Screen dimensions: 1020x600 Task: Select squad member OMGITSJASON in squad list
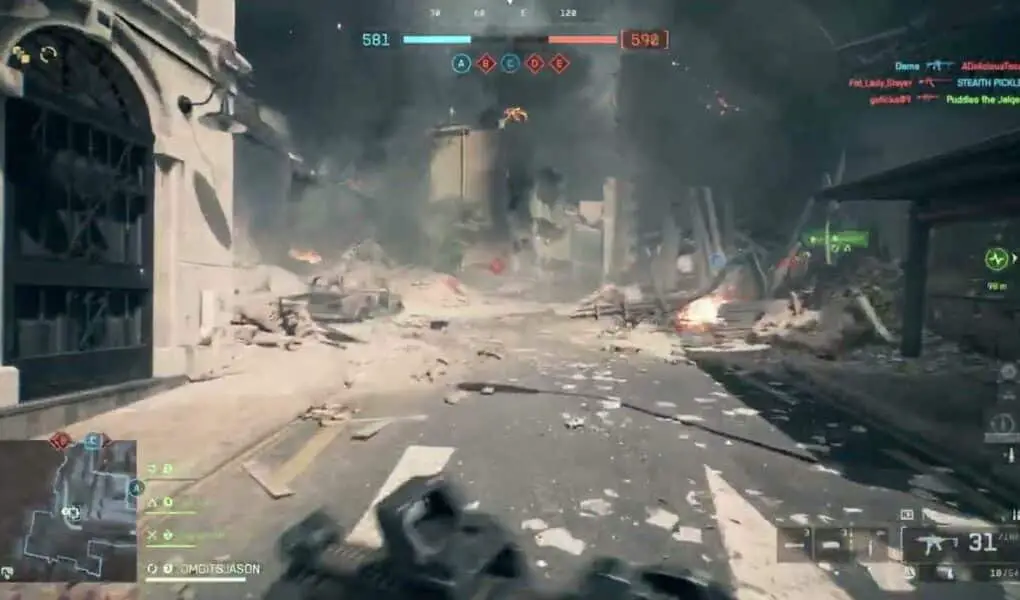click(205, 569)
